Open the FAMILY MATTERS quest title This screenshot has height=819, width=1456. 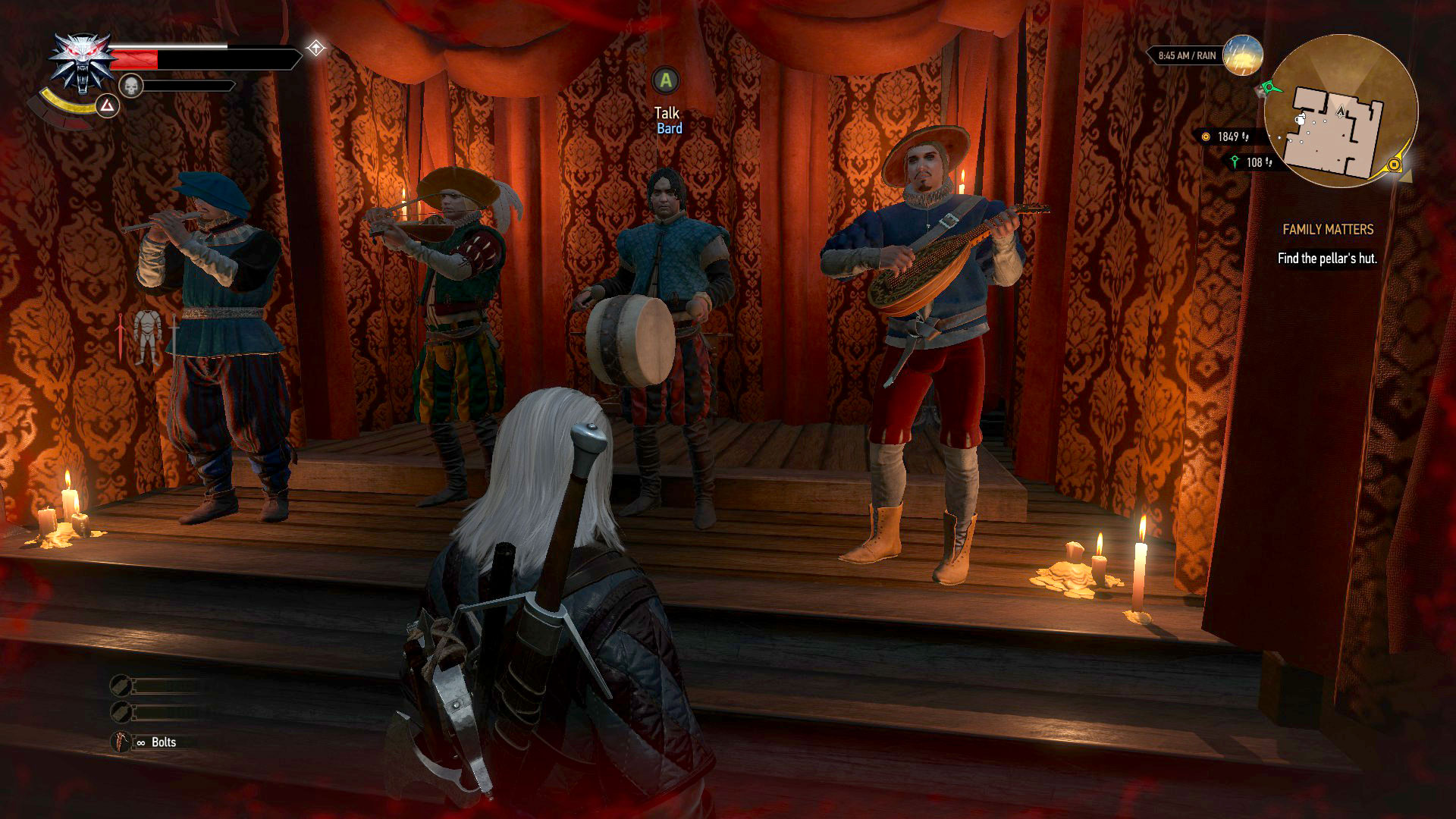tap(1328, 229)
